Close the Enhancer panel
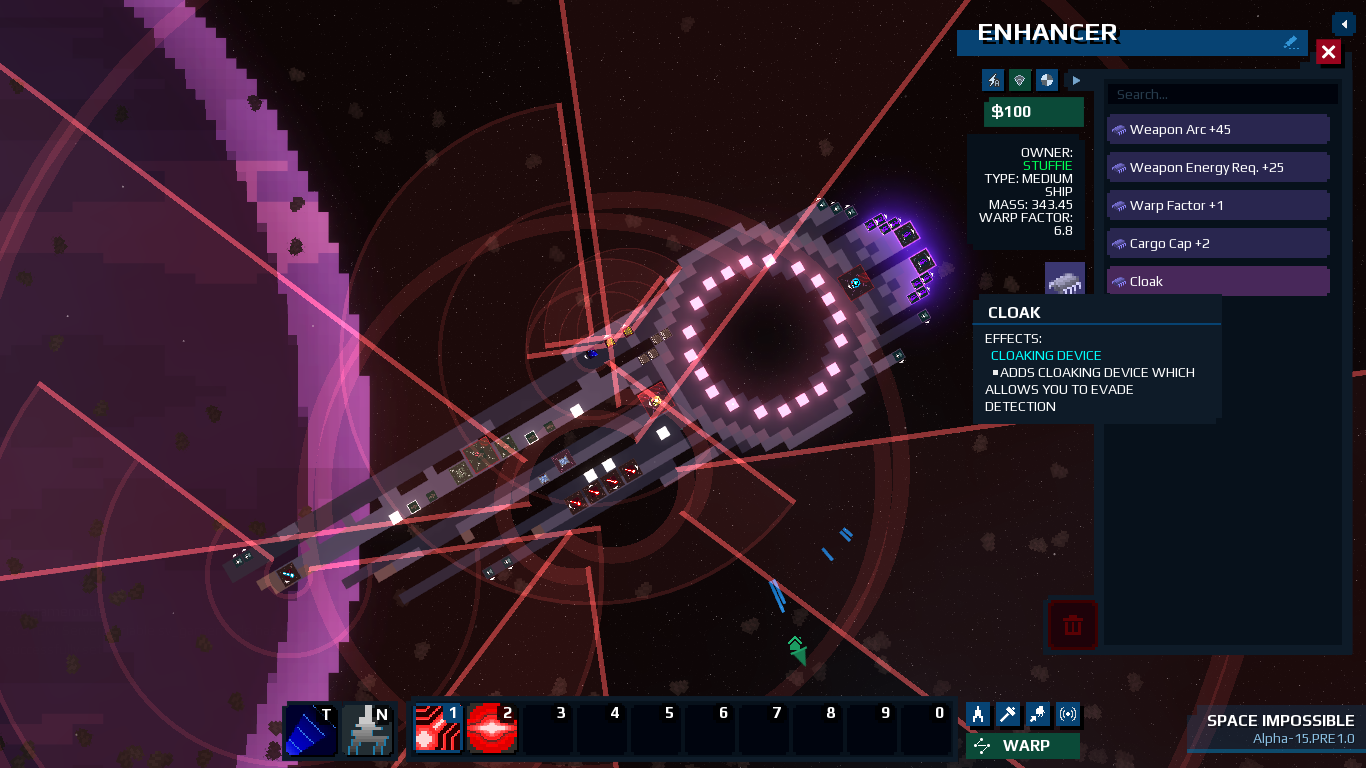Viewport: 1366px width, 768px height. (x=1328, y=52)
